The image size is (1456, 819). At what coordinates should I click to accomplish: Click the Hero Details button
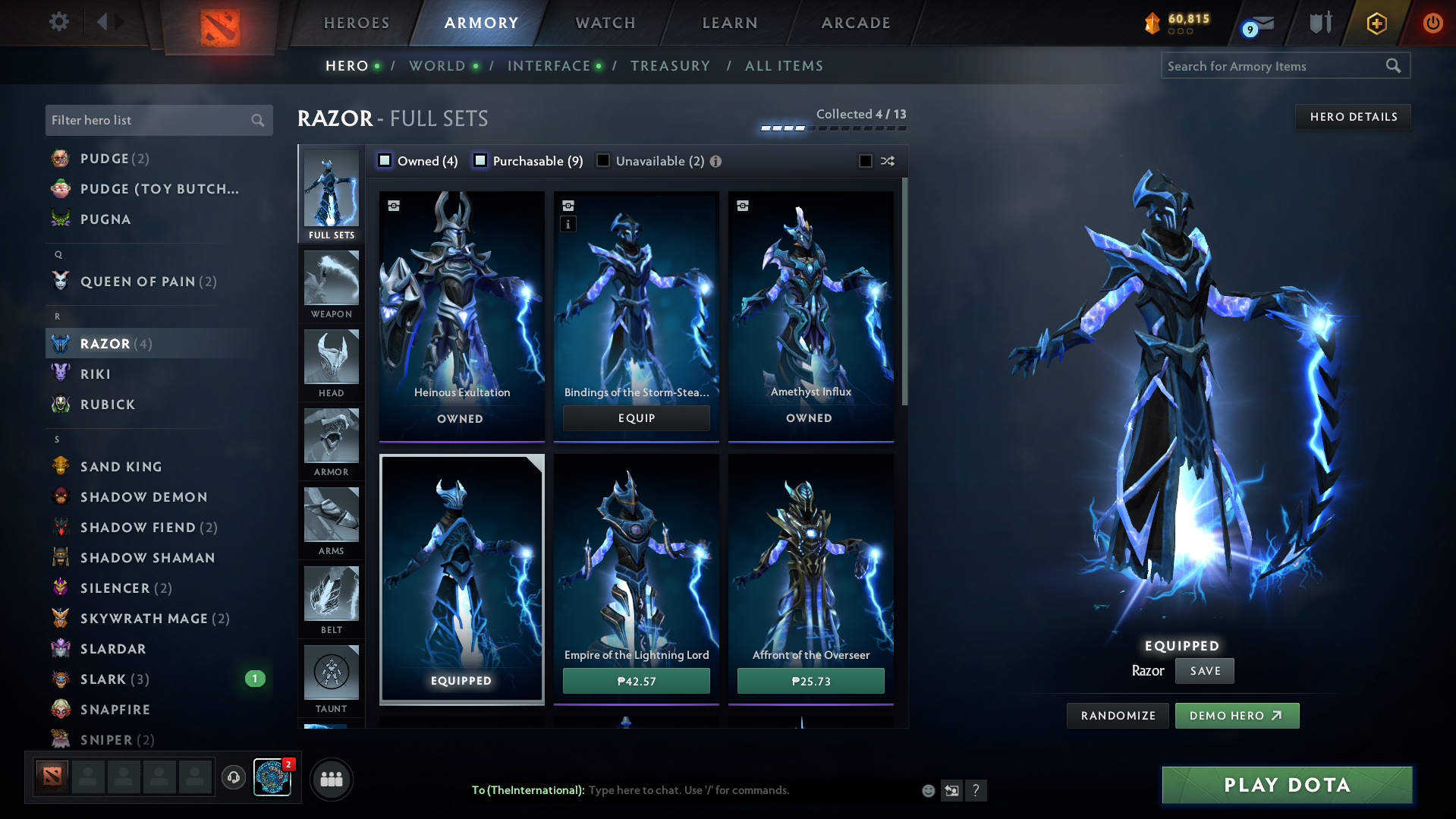[x=1353, y=116]
